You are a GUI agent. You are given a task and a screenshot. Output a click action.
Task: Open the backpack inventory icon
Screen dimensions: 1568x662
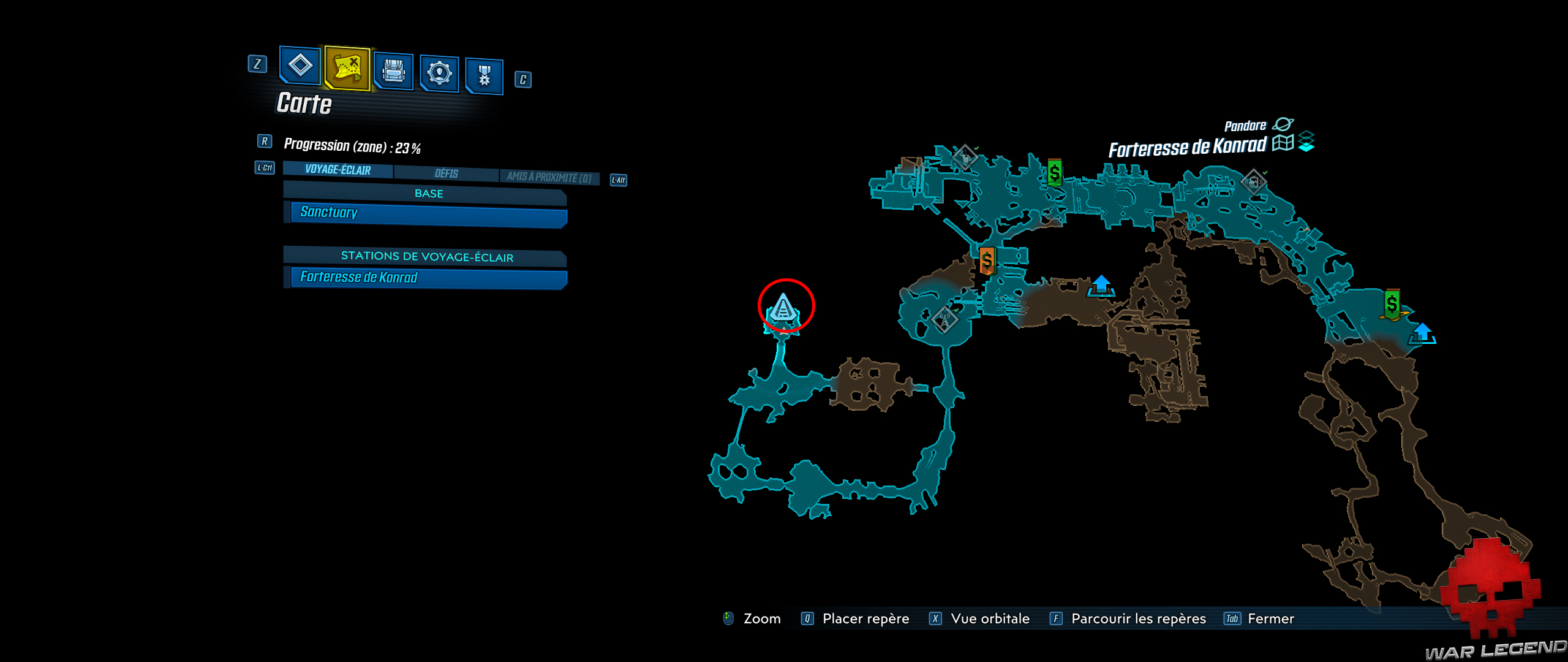tap(393, 72)
